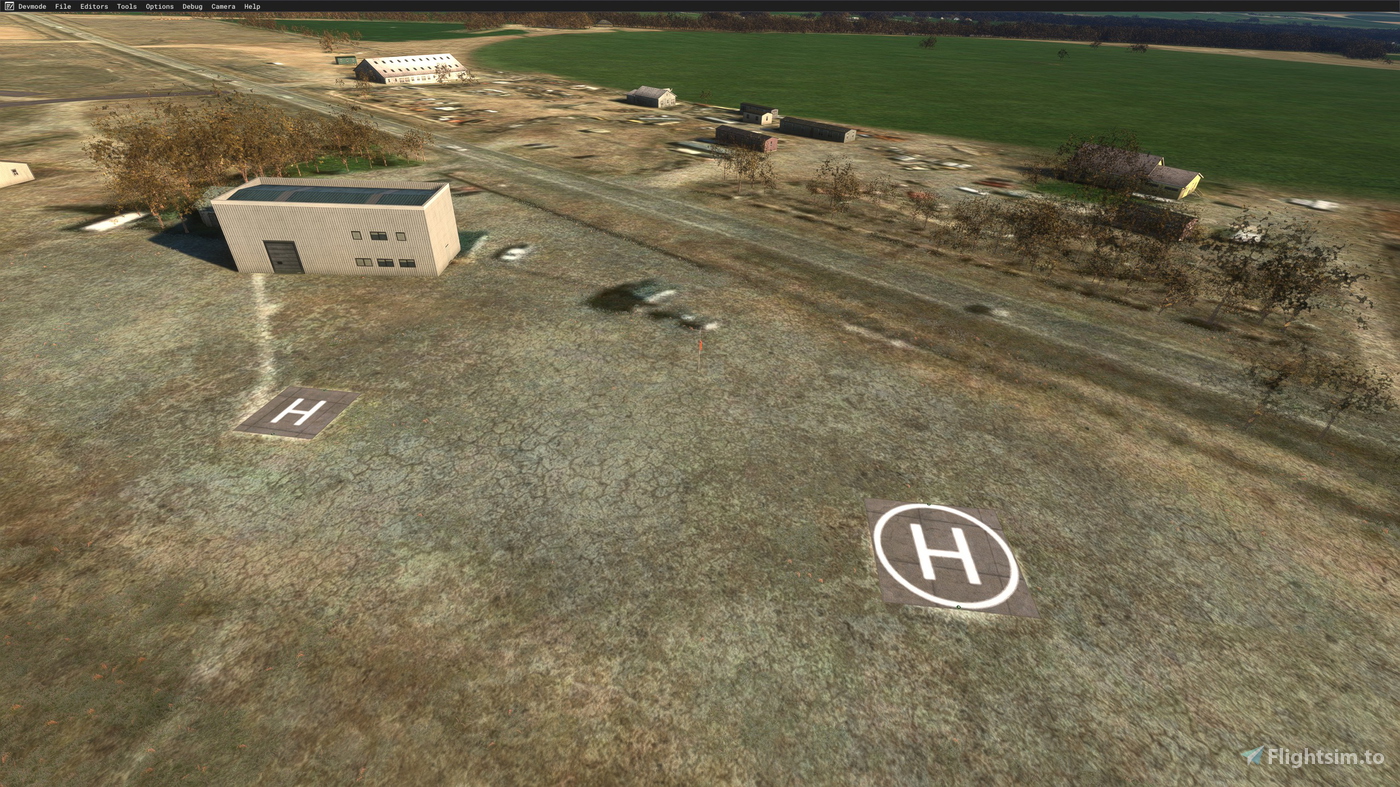
Task: Select the square H helipad near the building
Action: [x=299, y=411]
